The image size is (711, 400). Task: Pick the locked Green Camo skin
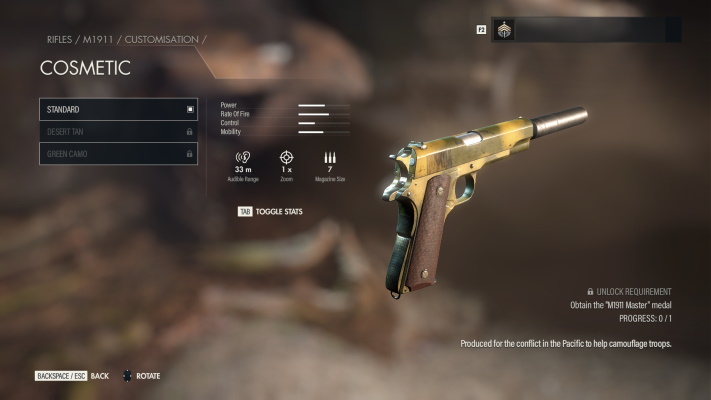tap(118, 154)
